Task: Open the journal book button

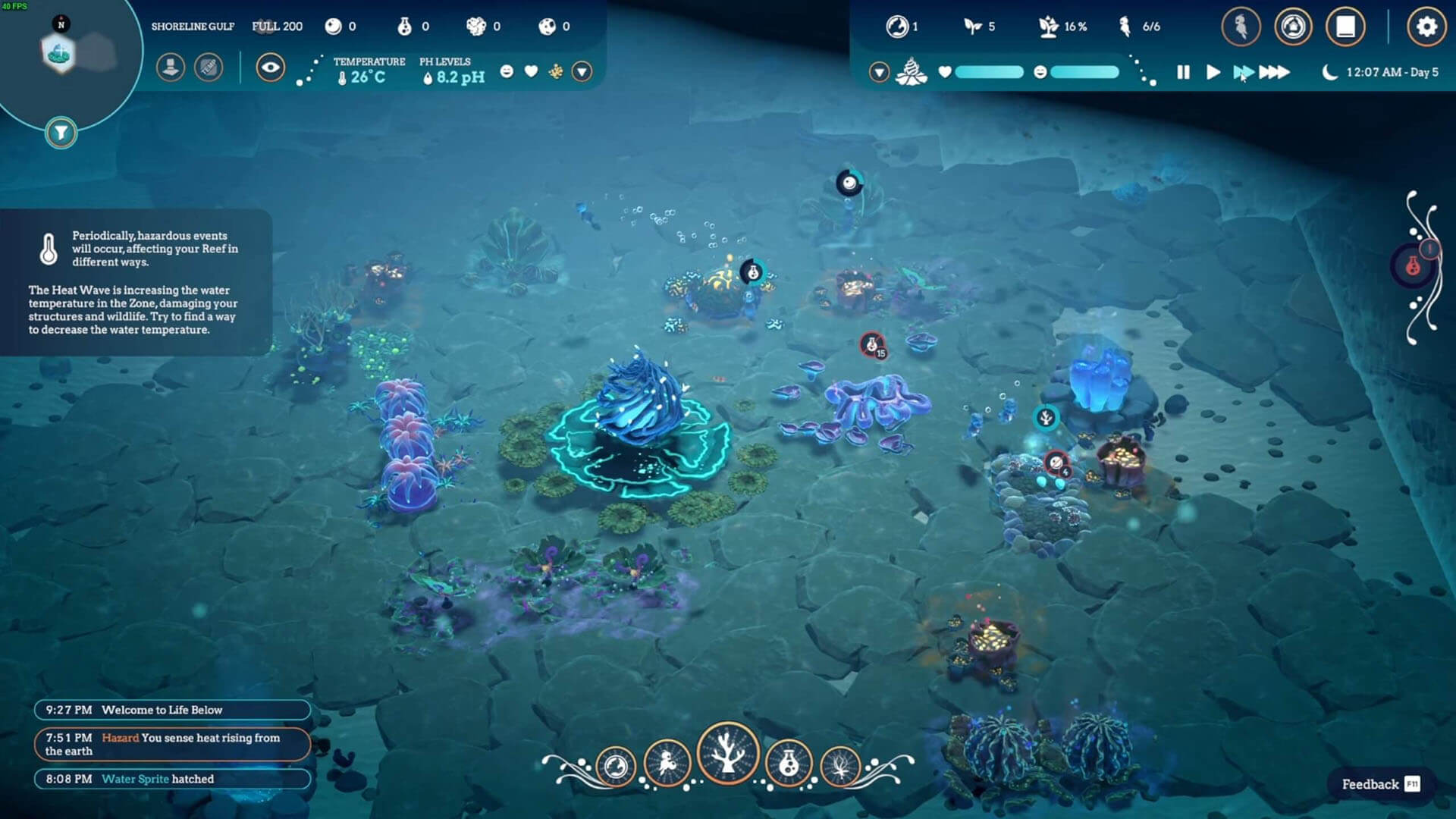Action: click(x=1345, y=27)
